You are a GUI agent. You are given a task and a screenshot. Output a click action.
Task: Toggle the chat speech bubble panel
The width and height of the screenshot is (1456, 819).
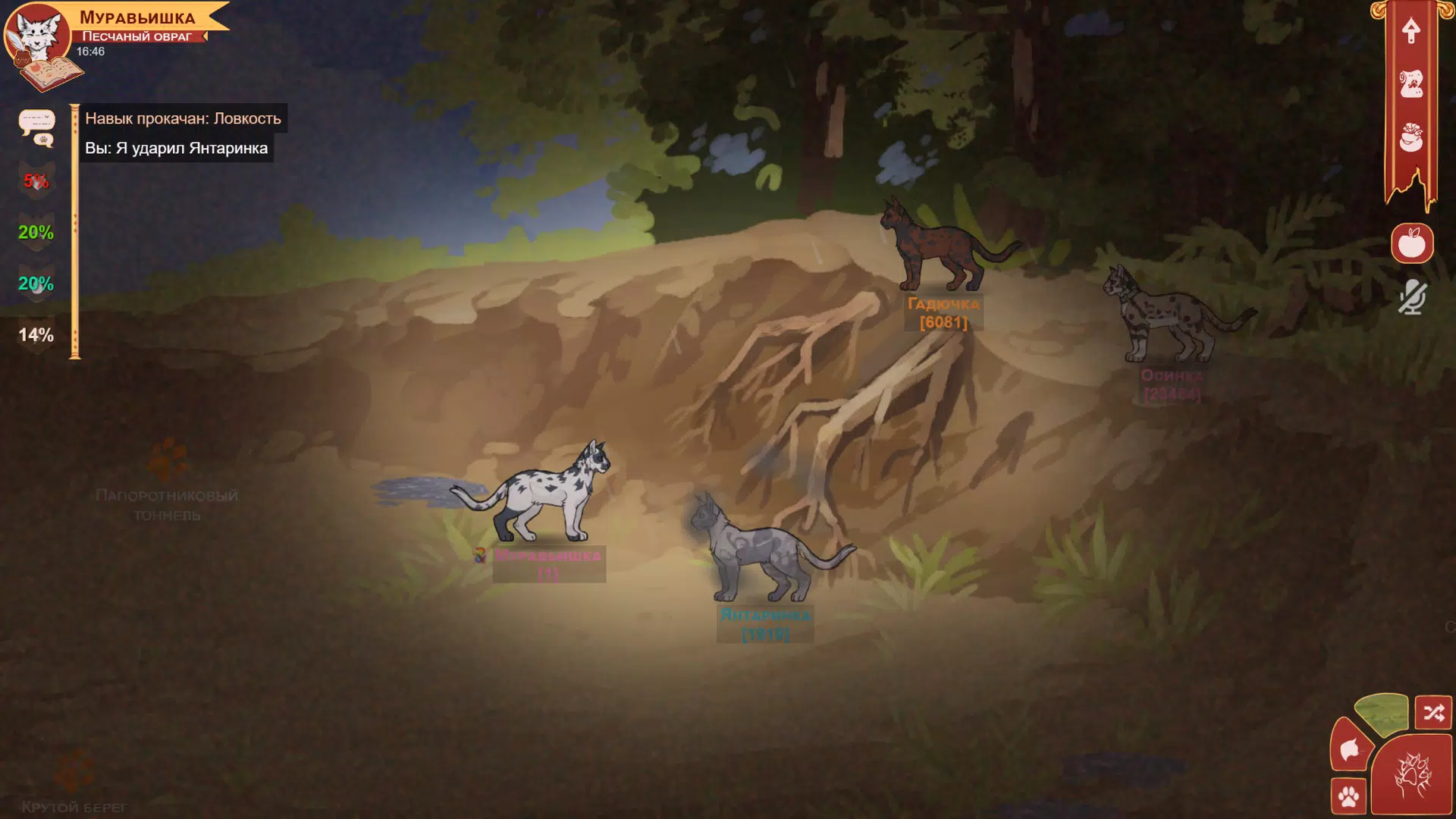click(36, 120)
